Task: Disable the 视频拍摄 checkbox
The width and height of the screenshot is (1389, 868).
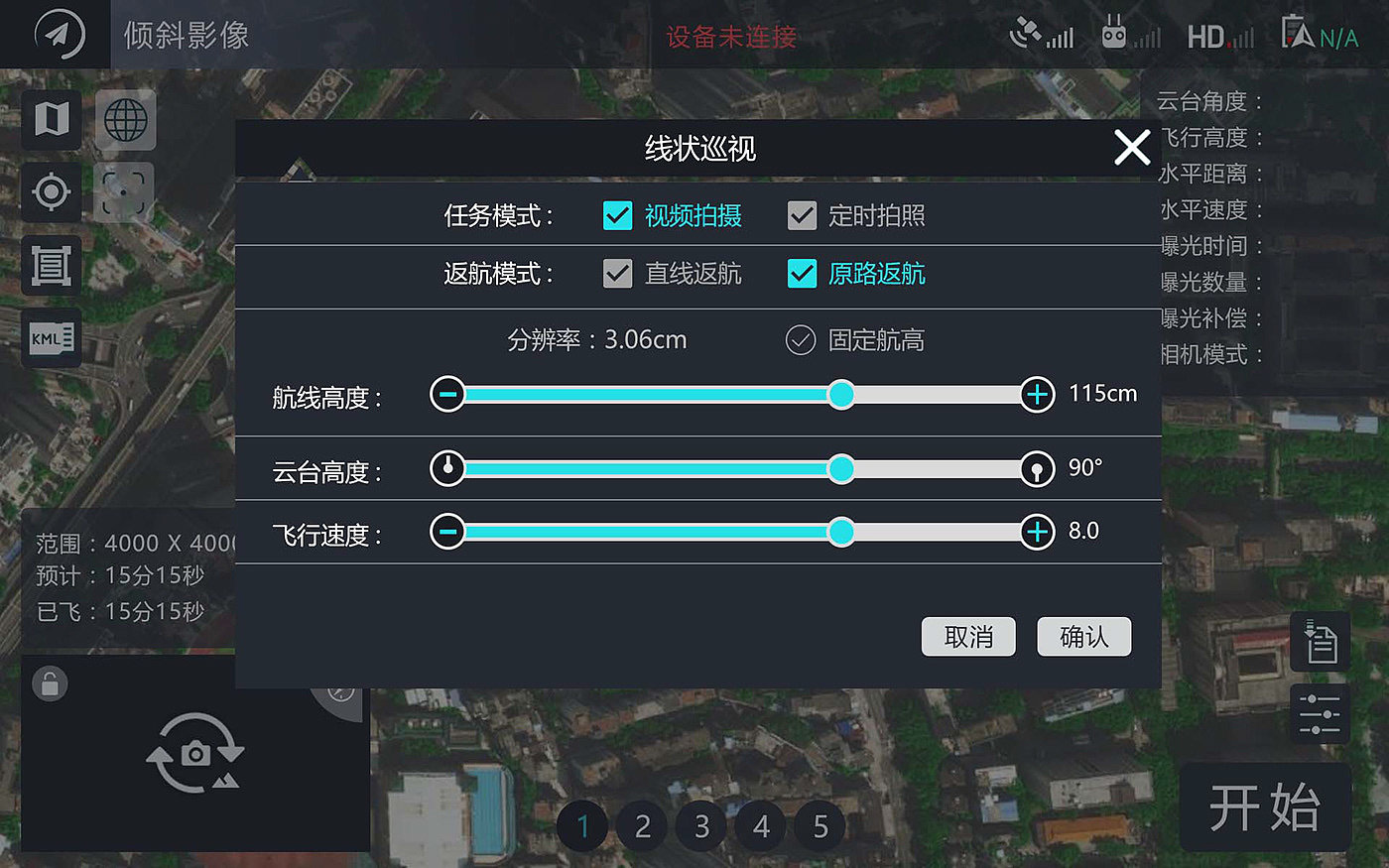Action: click(x=616, y=215)
